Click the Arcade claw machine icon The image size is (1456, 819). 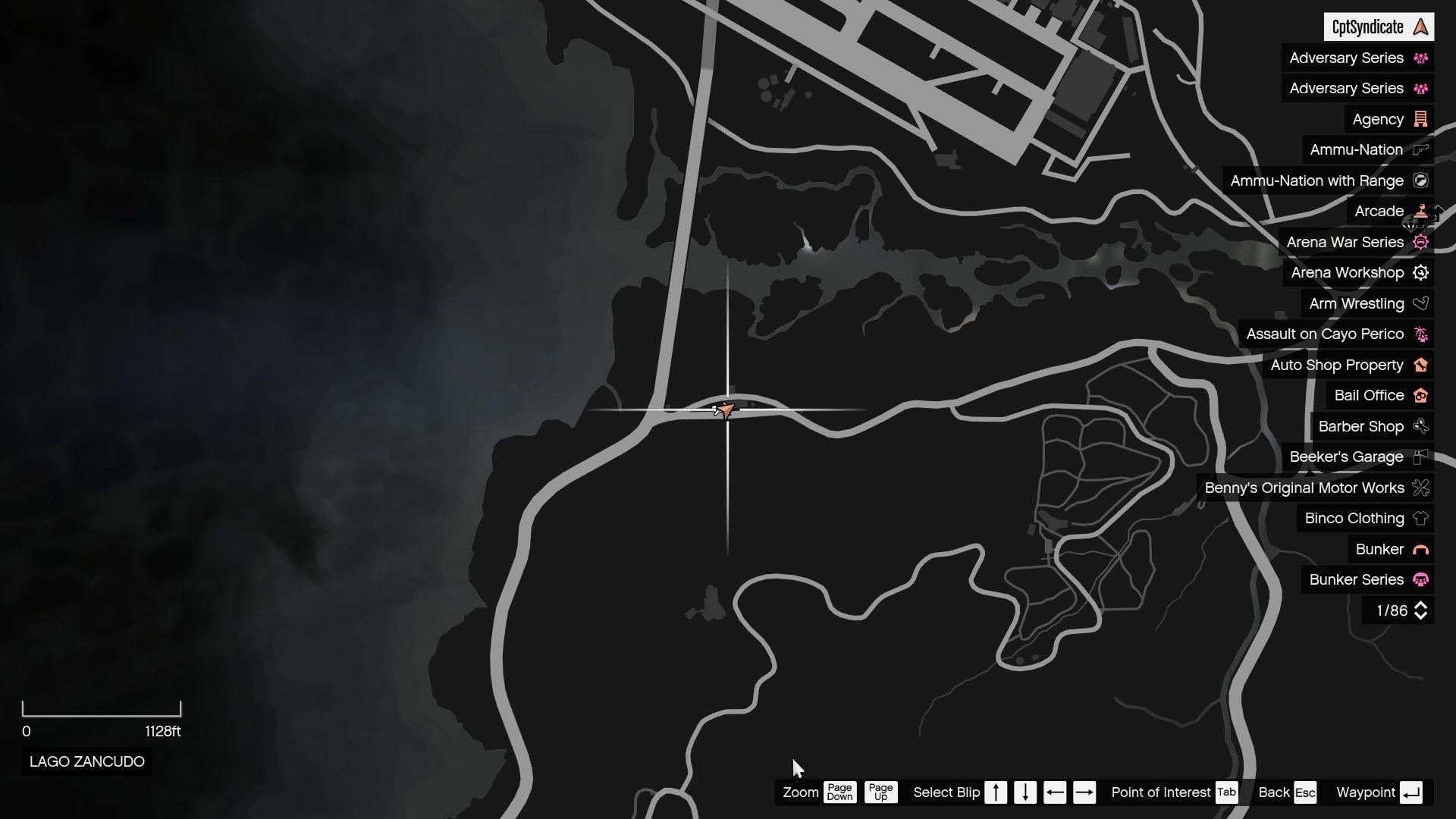click(x=1419, y=211)
